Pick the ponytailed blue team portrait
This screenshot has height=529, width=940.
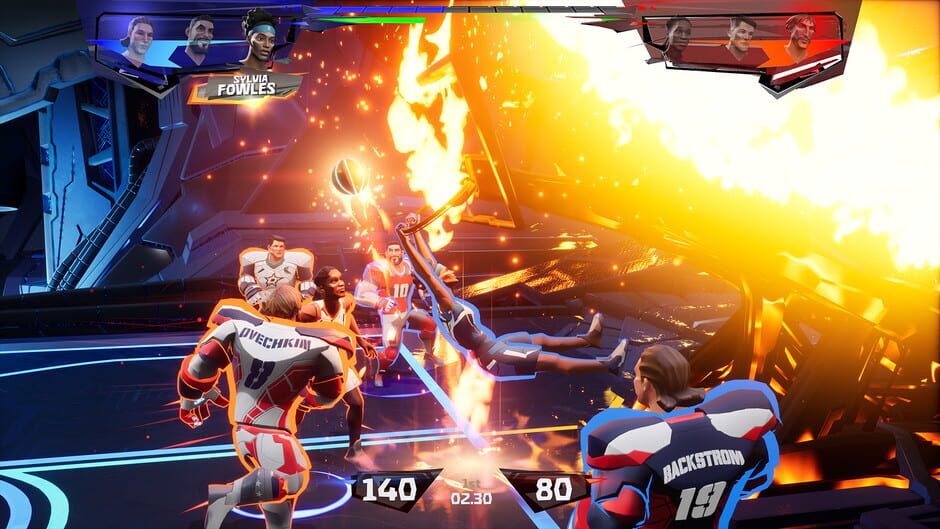139,40
